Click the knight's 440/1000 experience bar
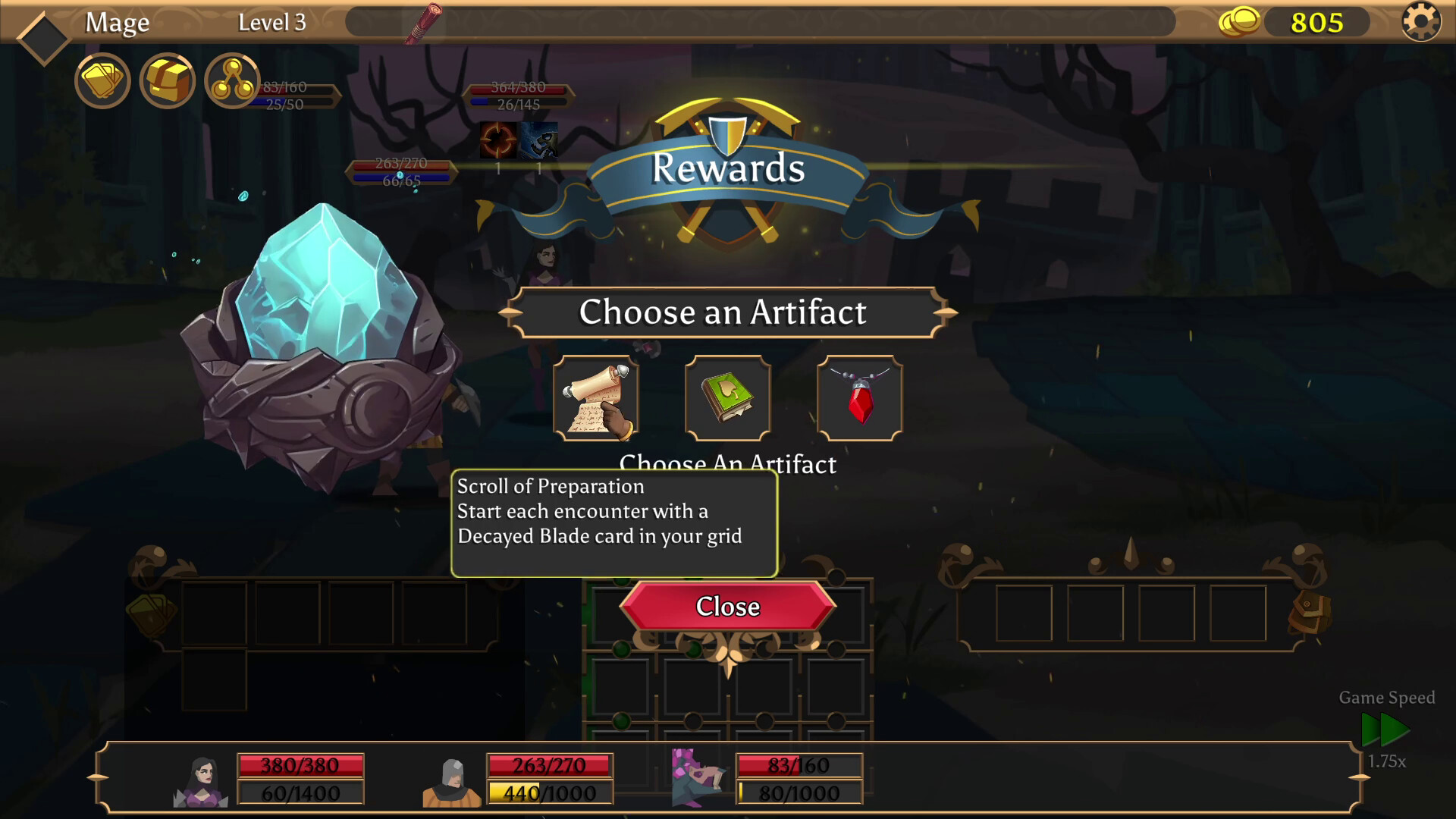The image size is (1456, 819). click(550, 793)
